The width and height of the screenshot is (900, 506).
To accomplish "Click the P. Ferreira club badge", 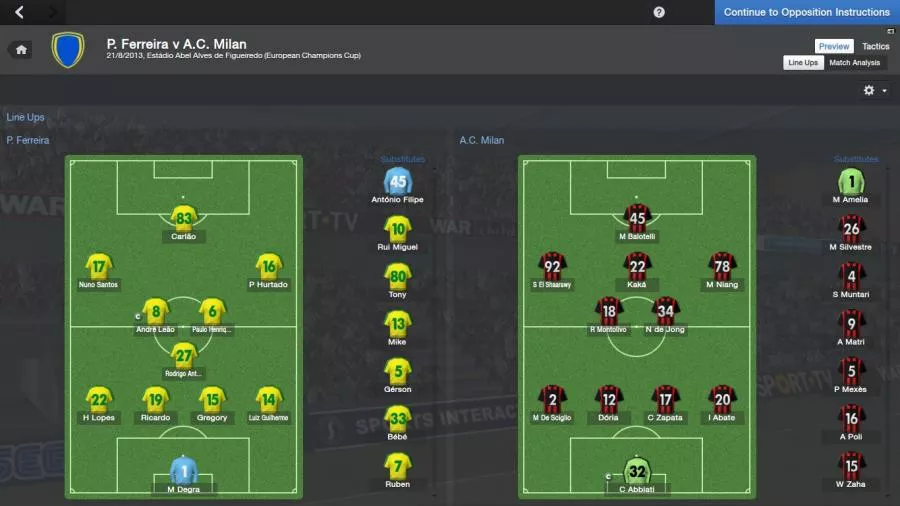I will (x=68, y=49).
